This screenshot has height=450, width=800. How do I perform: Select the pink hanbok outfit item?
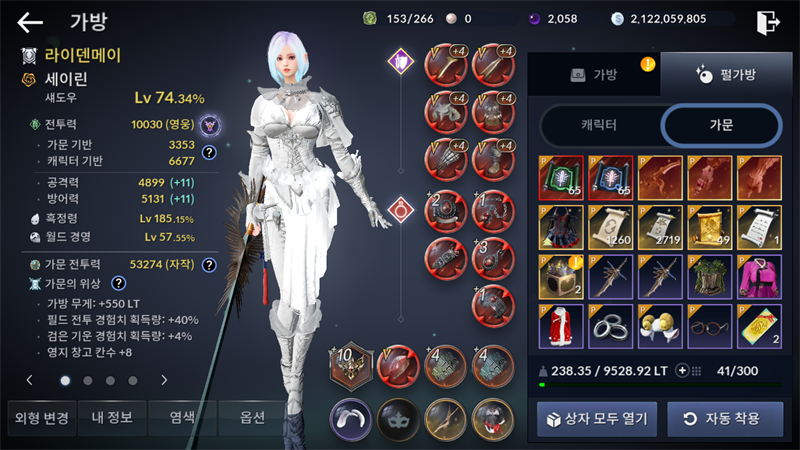coord(758,277)
